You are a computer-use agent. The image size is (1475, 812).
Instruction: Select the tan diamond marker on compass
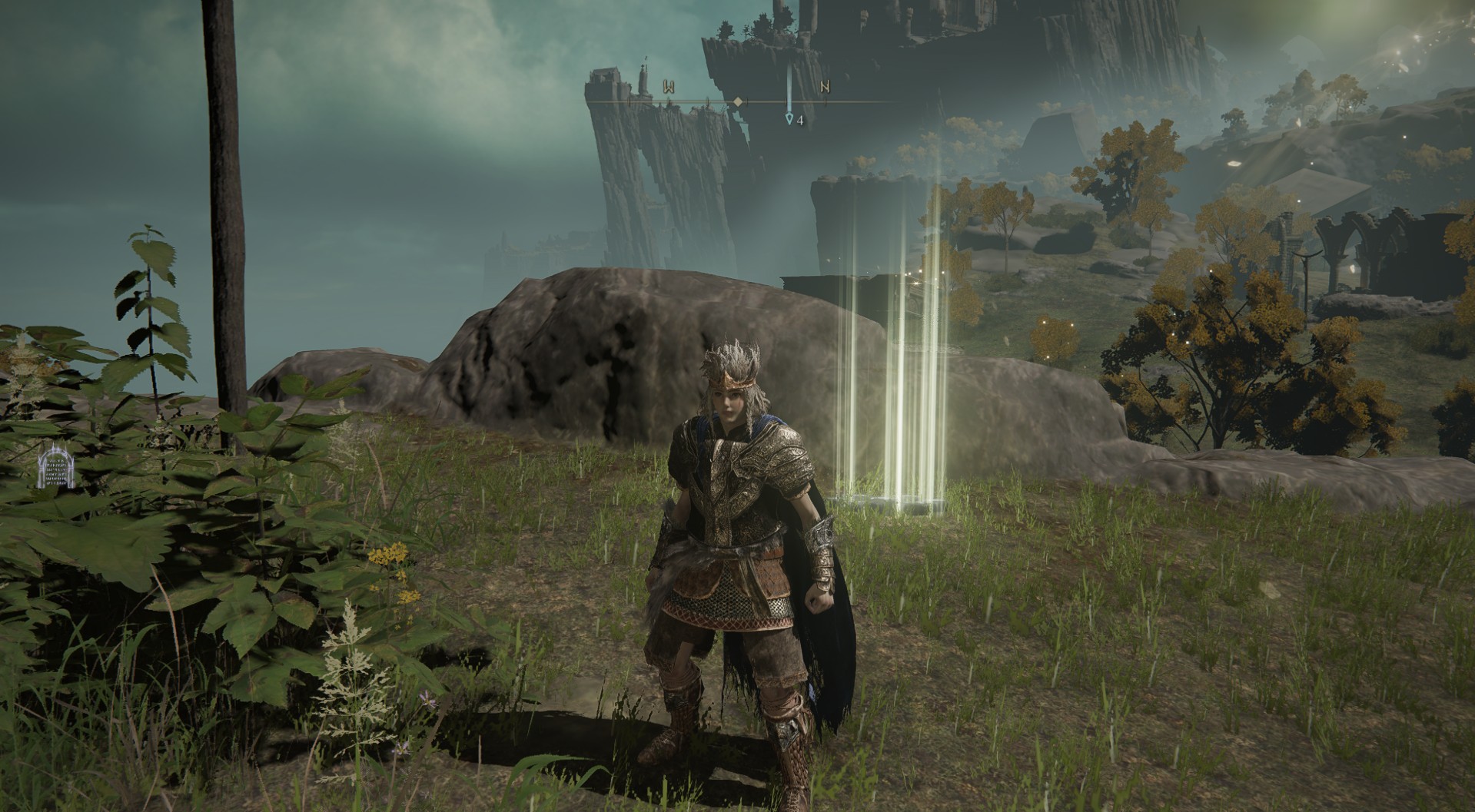[738, 101]
